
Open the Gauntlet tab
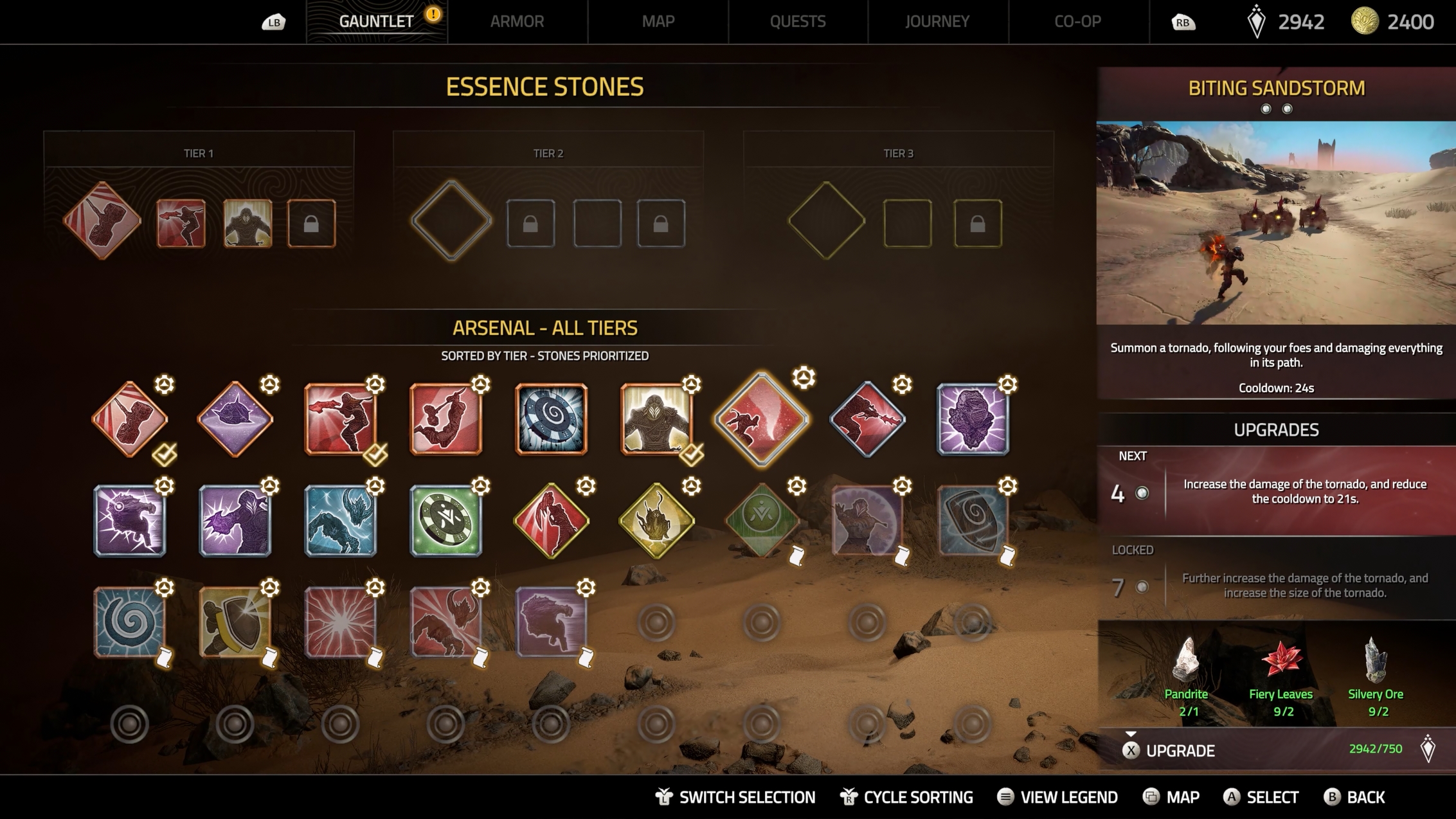(376, 21)
